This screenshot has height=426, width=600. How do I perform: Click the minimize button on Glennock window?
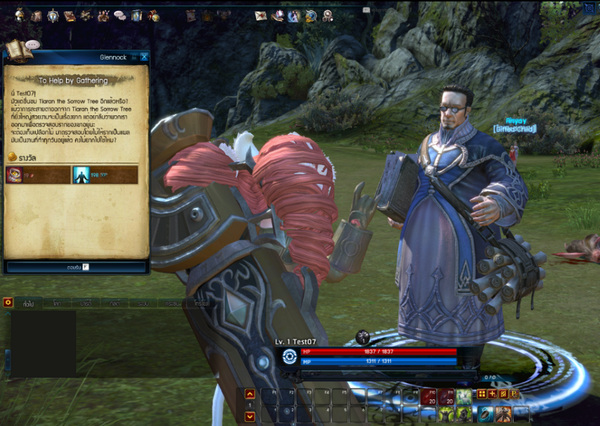[133, 57]
